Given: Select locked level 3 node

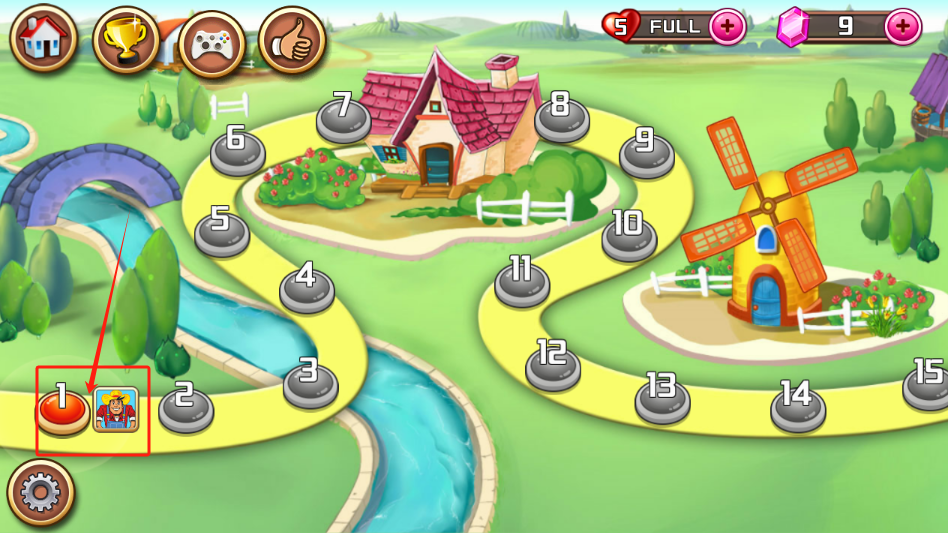Looking at the screenshot, I should [x=310, y=380].
